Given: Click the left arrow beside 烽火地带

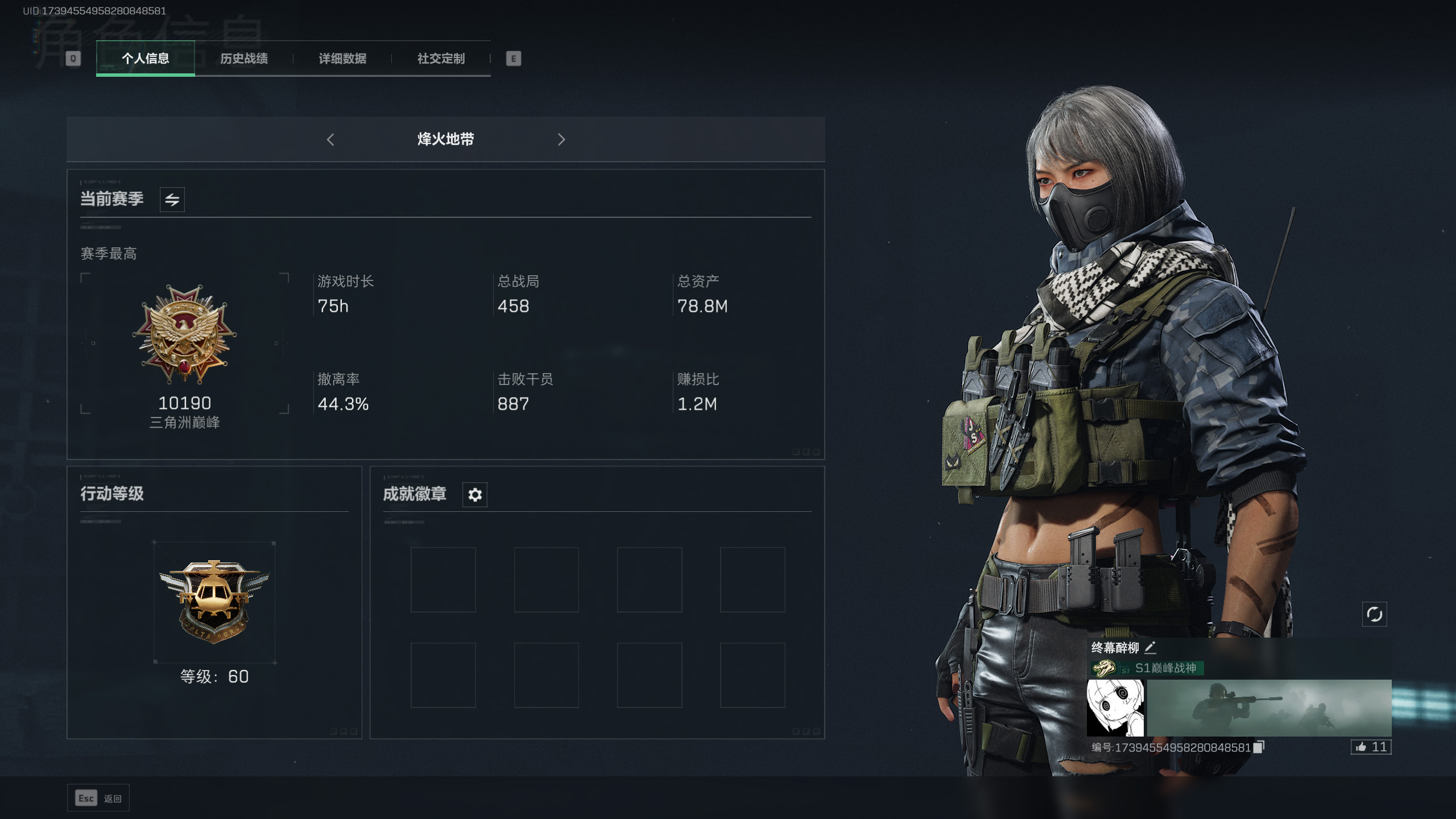Looking at the screenshot, I should (330, 139).
